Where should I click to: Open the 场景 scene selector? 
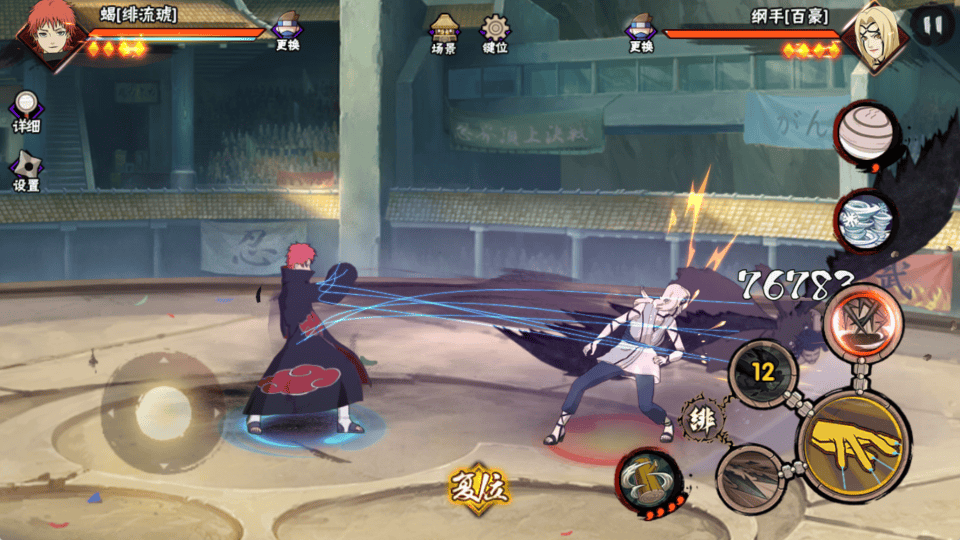[444, 32]
